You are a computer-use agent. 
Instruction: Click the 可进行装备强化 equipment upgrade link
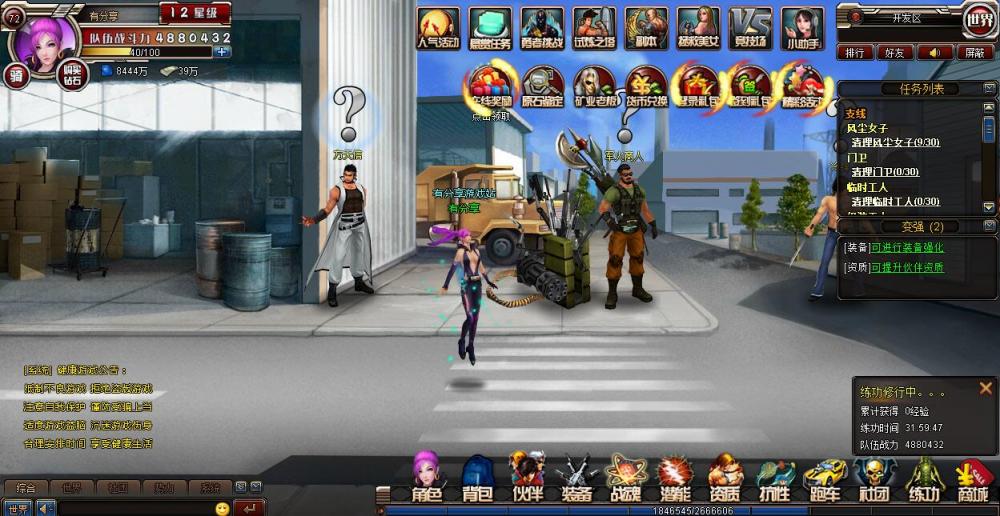[906, 247]
